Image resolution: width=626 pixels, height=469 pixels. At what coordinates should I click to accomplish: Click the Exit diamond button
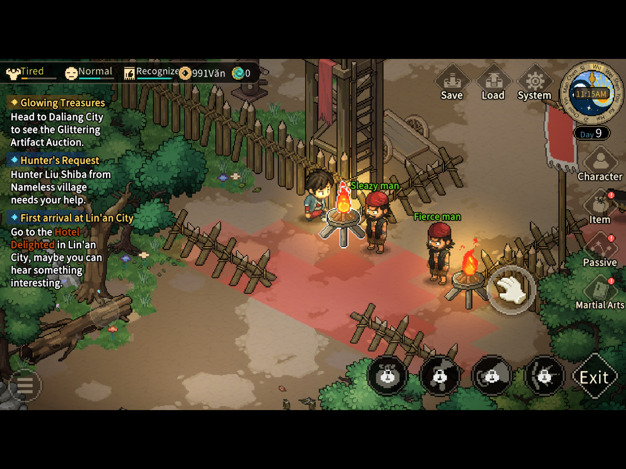pyautogui.click(x=594, y=377)
